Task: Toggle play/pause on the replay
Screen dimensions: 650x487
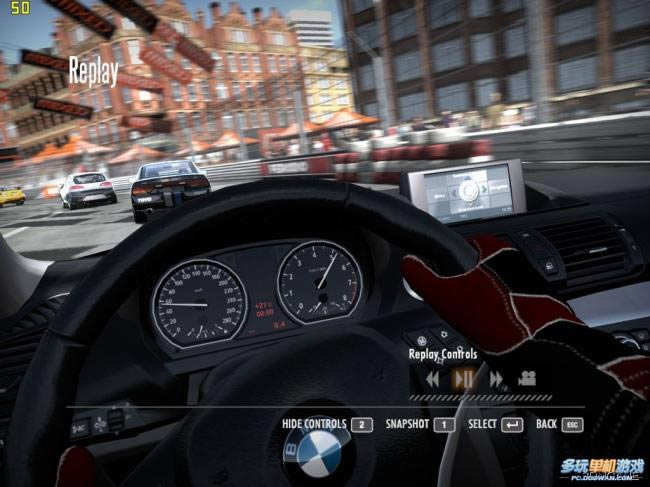Action: (x=463, y=379)
